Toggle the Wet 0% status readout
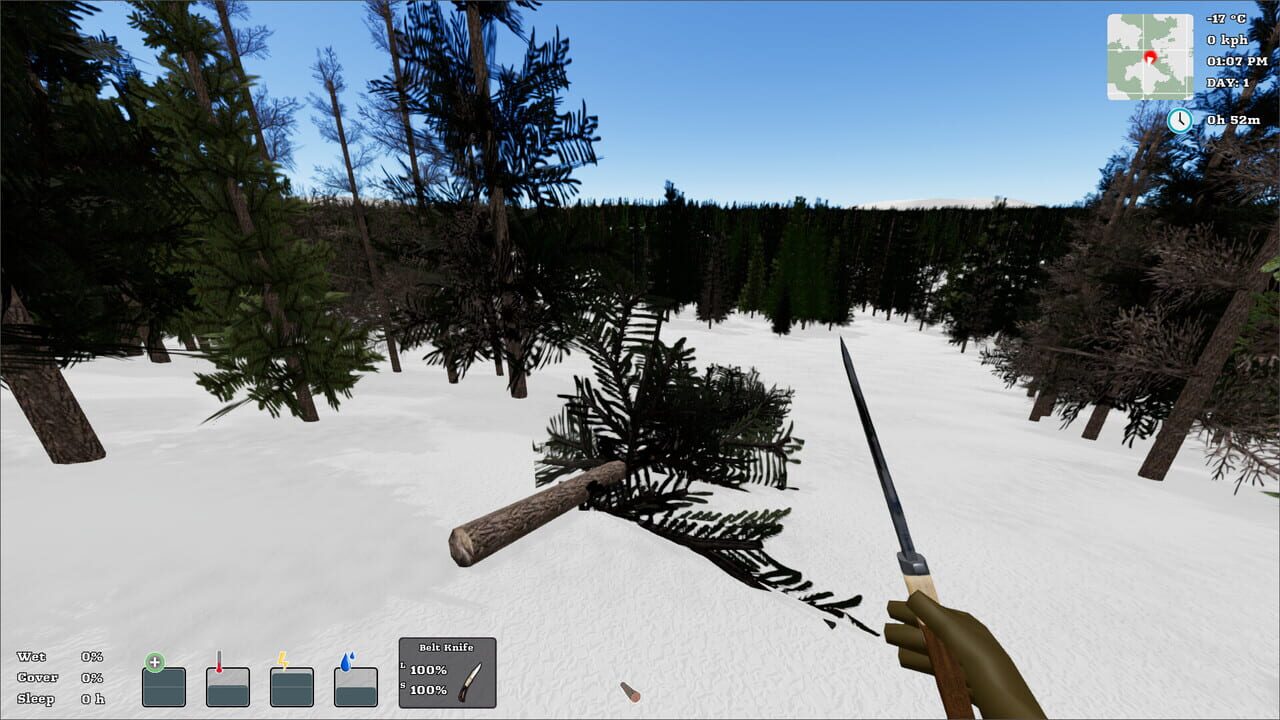Screen dimensions: 1280x720 [x=60, y=658]
